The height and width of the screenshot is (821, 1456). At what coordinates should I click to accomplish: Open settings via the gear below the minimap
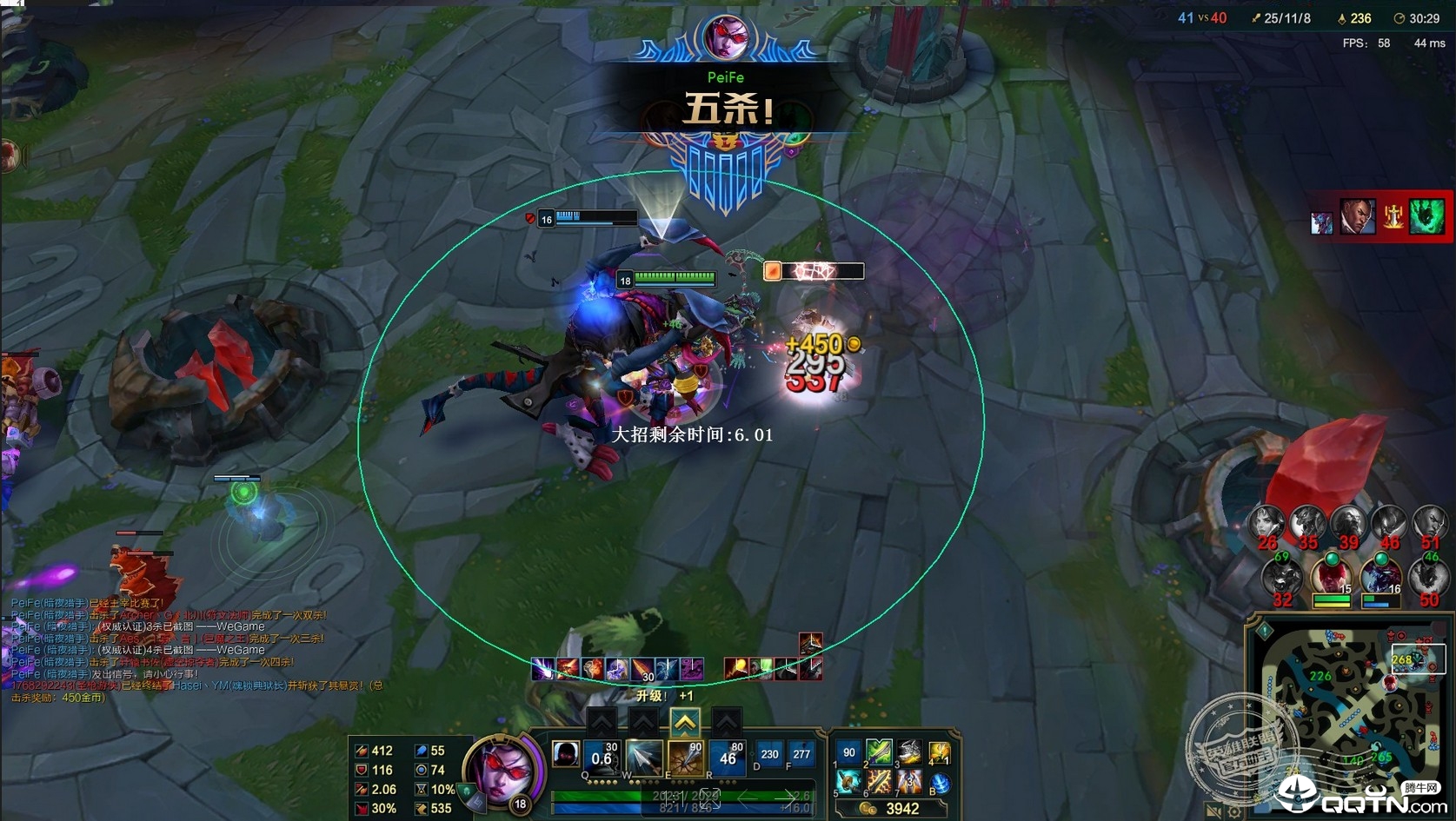[x=1234, y=812]
